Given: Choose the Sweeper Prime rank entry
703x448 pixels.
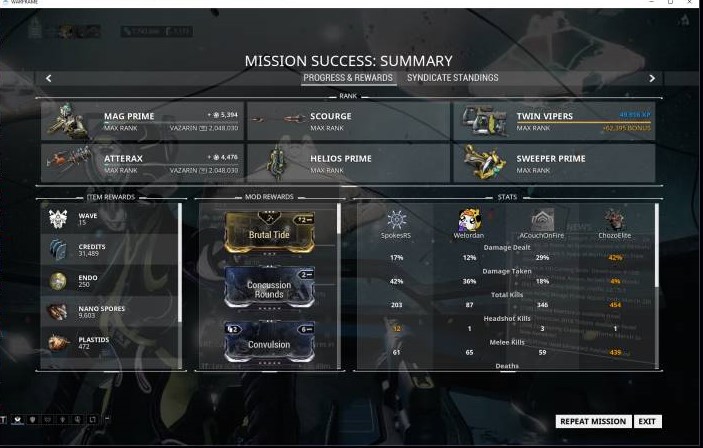Looking at the screenshot, I should [554, 163].
